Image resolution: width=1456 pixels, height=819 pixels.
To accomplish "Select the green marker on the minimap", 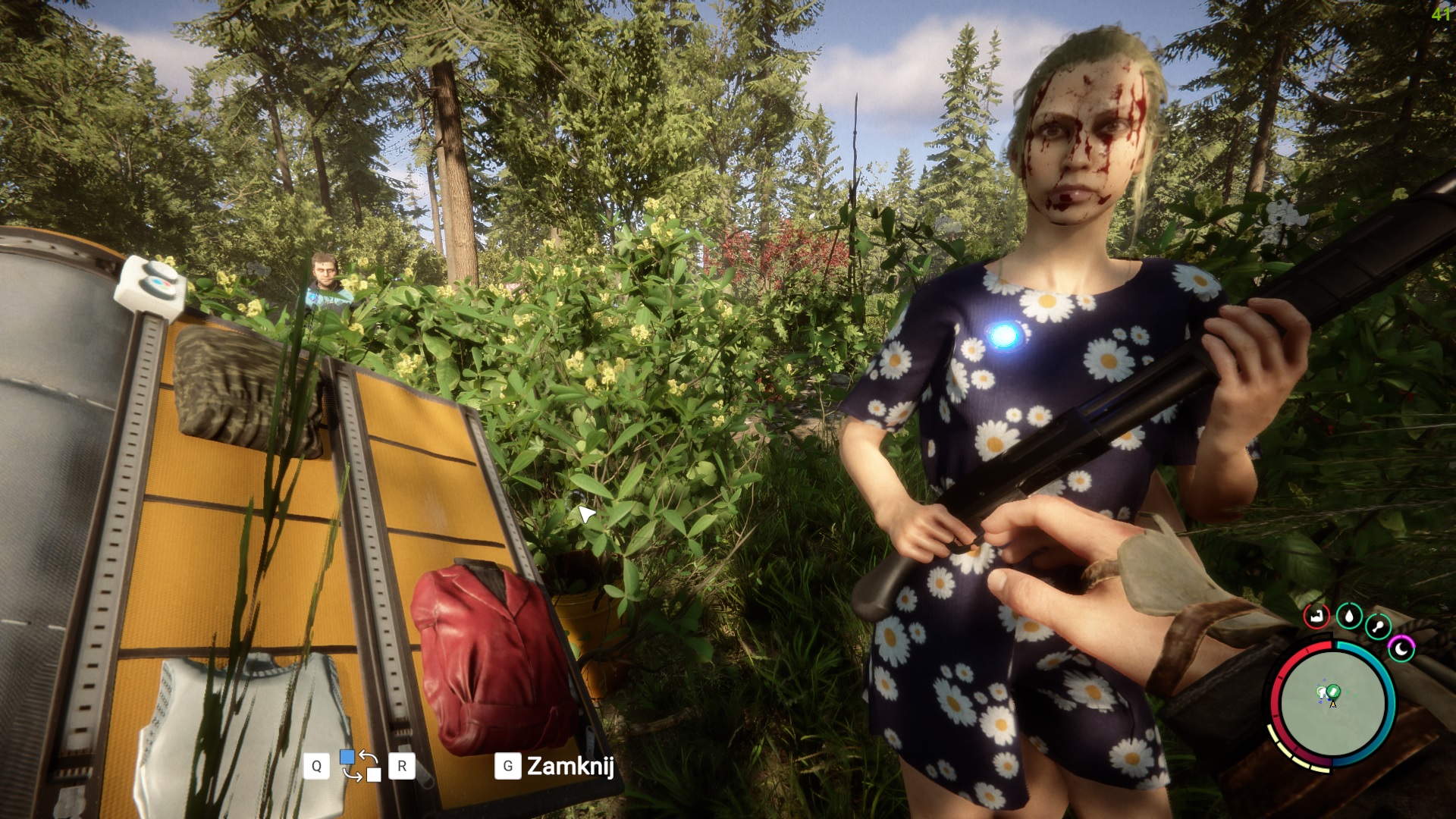I will (1332, 691).
